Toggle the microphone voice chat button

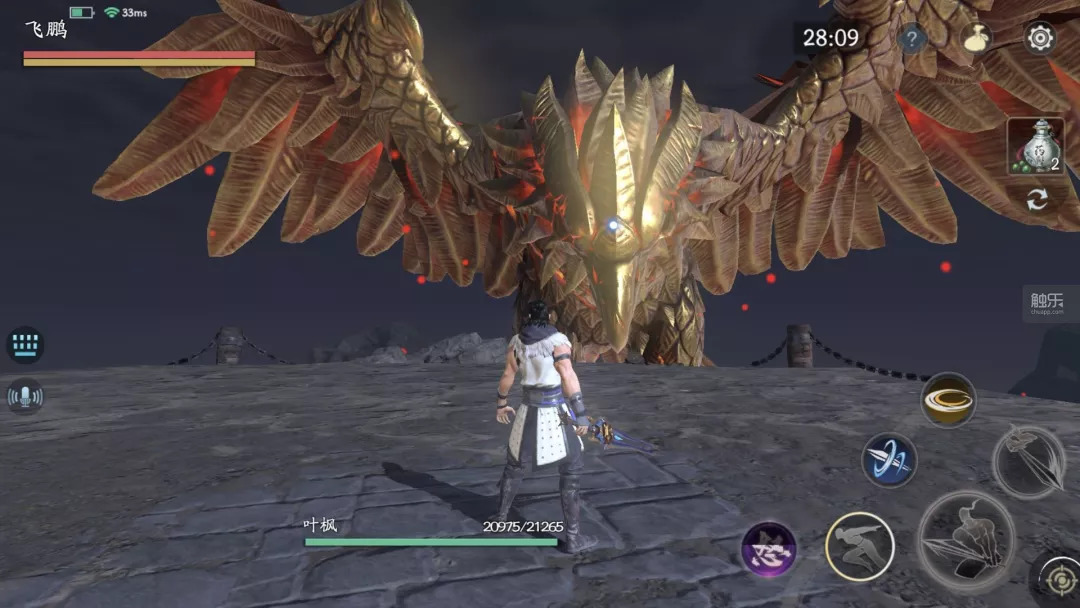25,397
